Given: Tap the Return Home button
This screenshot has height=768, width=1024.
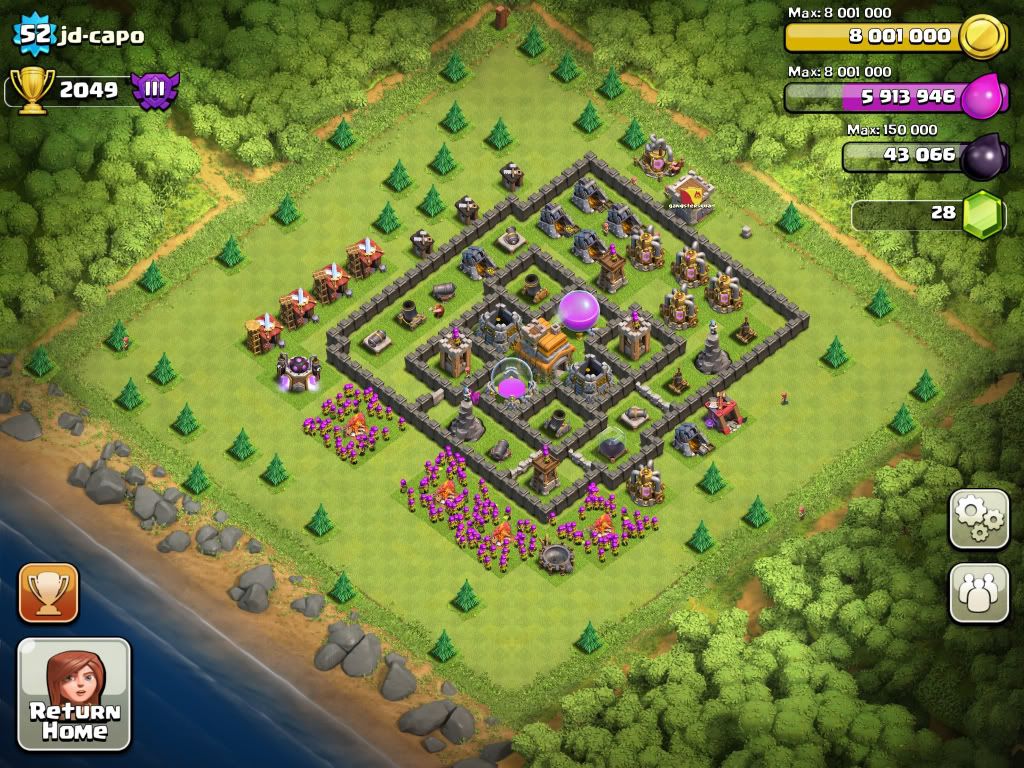Looking at the screenshot, I should pyautogui.click(x=74, y=694).
